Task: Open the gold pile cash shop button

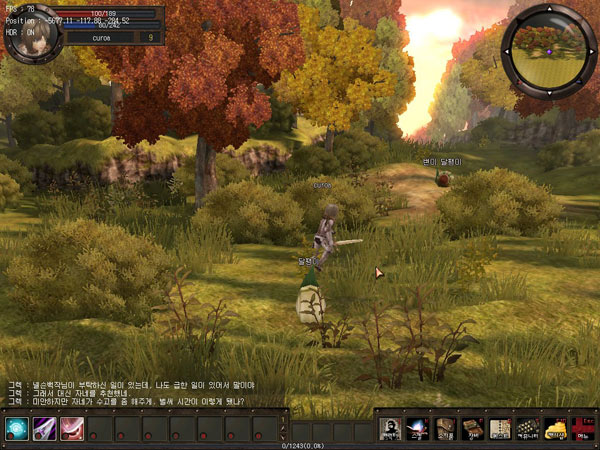Action: click(554, 428)
